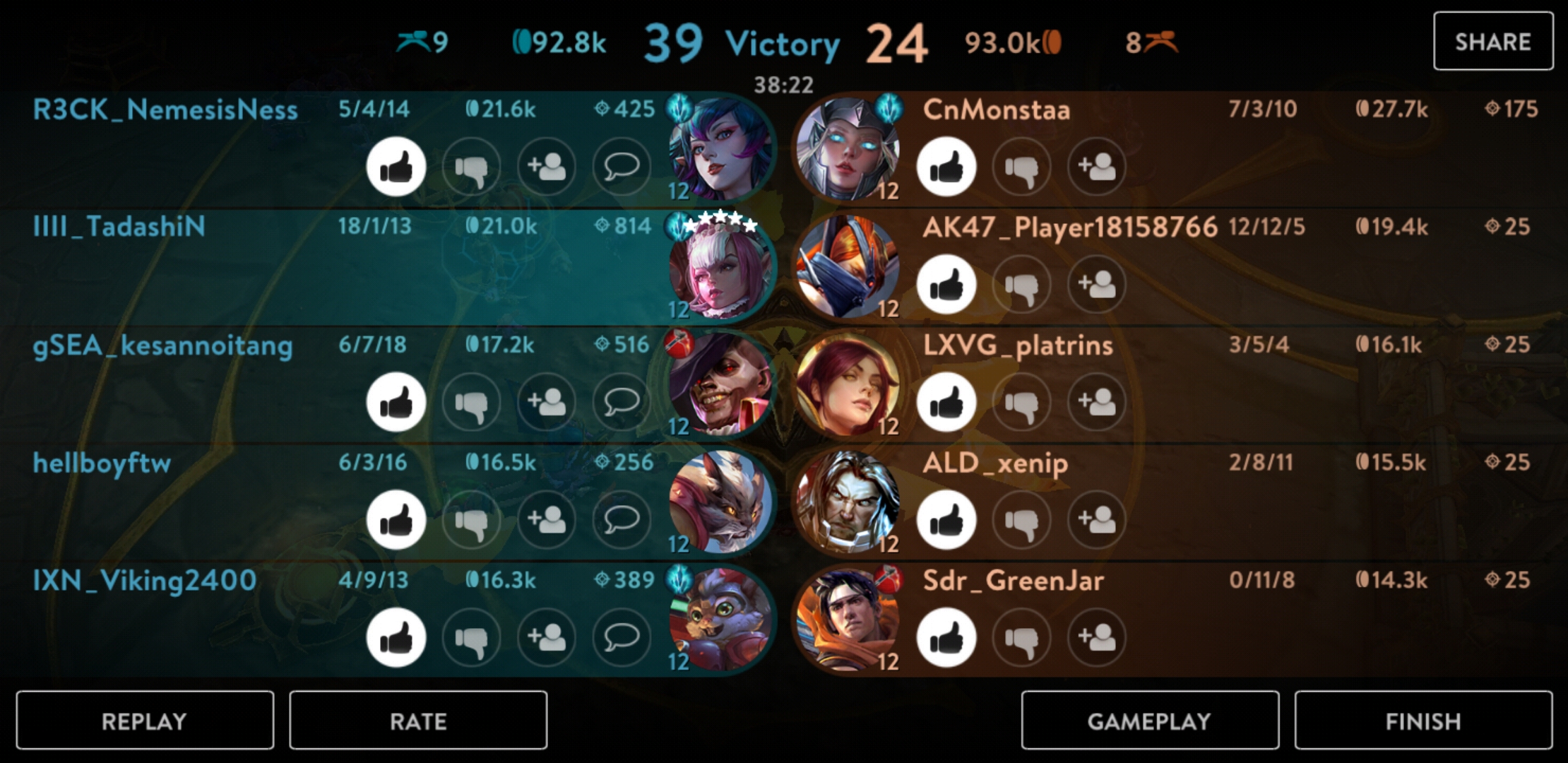Thumbs down AK47_Player18158766
The image size is (1568, 763).
click(x=1021, y=285)
